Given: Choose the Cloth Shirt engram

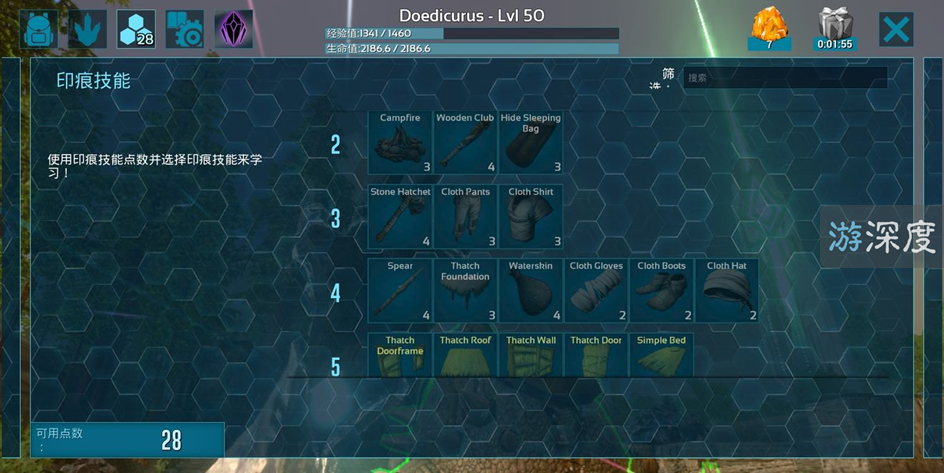Looking at the screenshot, I should coord(531,217).
